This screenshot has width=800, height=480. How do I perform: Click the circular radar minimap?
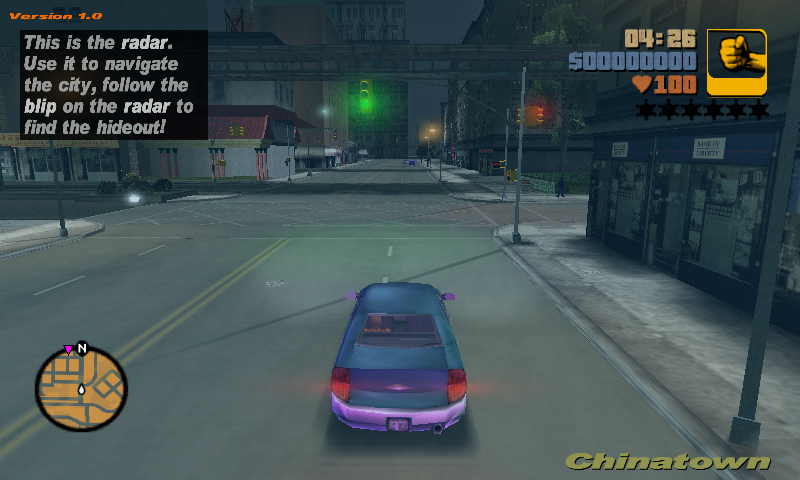[81, 389]
